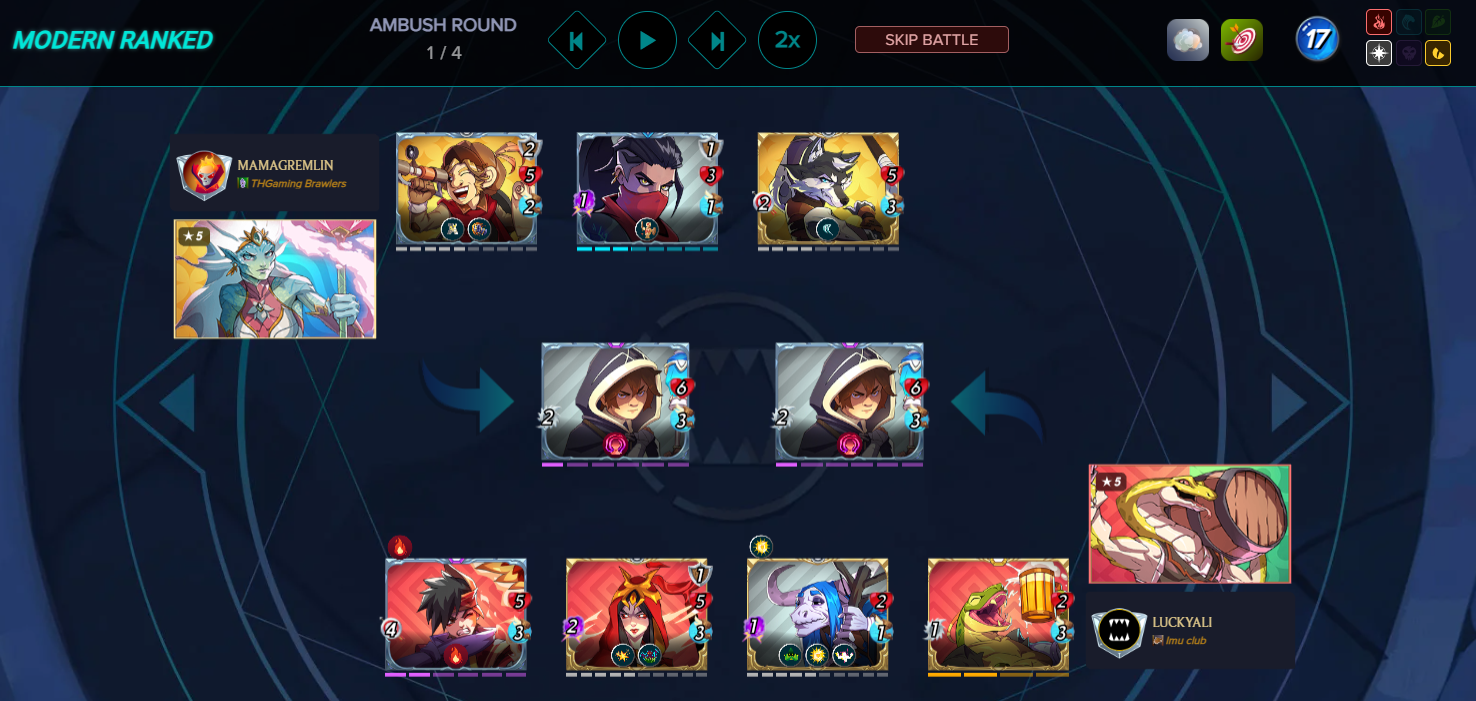
Task: Inspect the grey wolf warrior card
Action: [827, 190]
